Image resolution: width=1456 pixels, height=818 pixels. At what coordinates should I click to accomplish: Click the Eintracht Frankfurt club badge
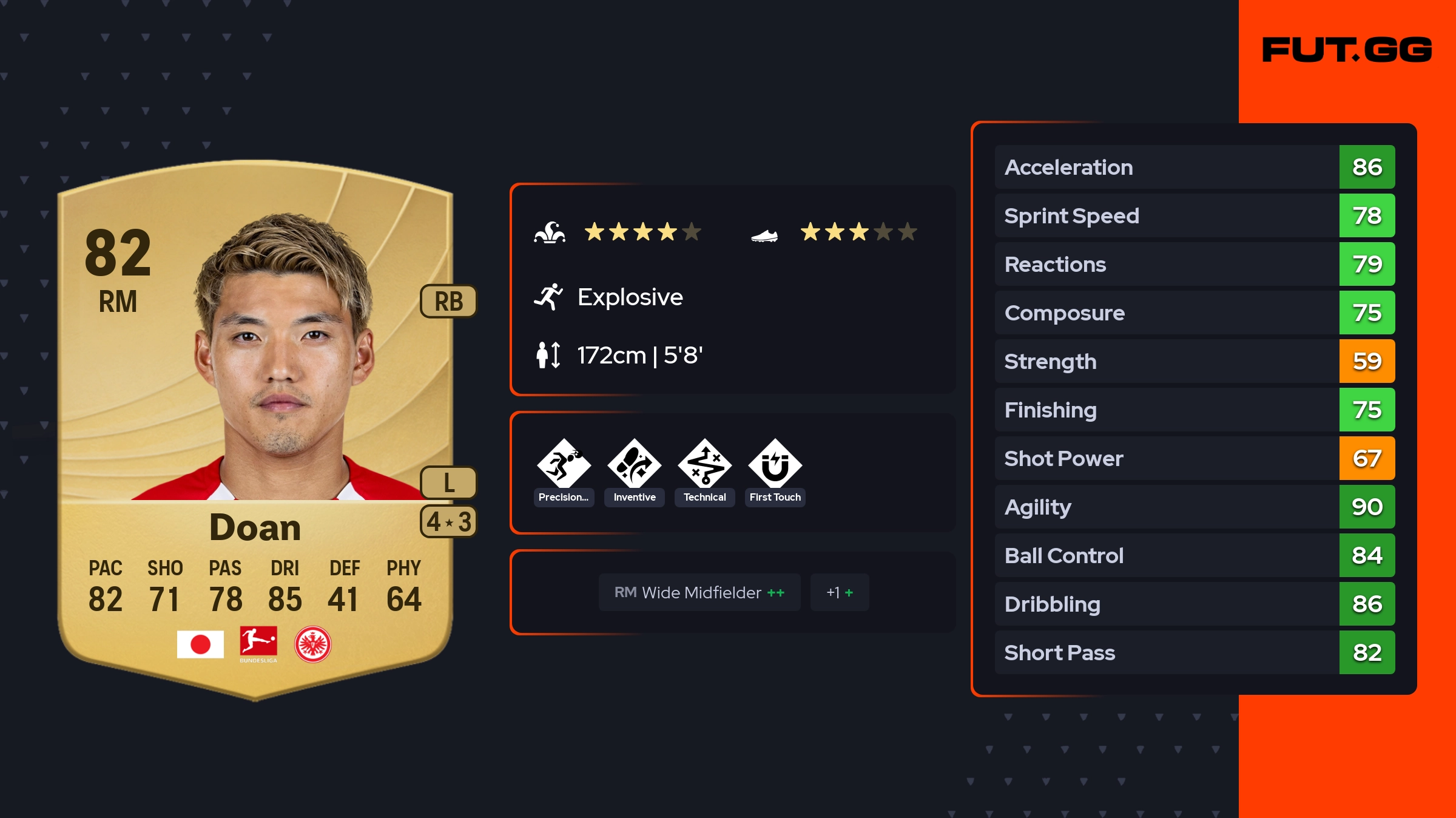312,644
